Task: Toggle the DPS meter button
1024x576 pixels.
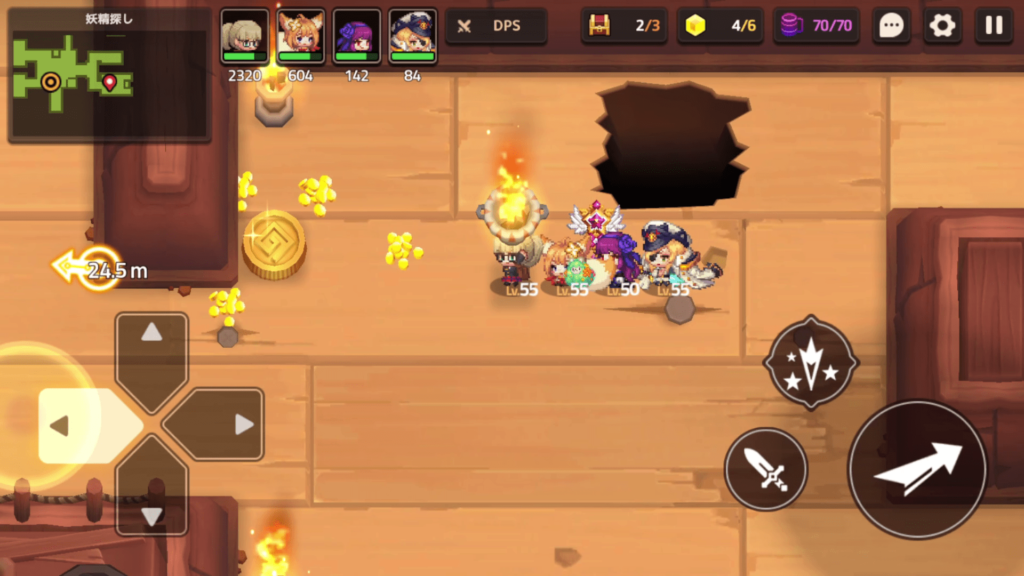Action: pos(496,26)
